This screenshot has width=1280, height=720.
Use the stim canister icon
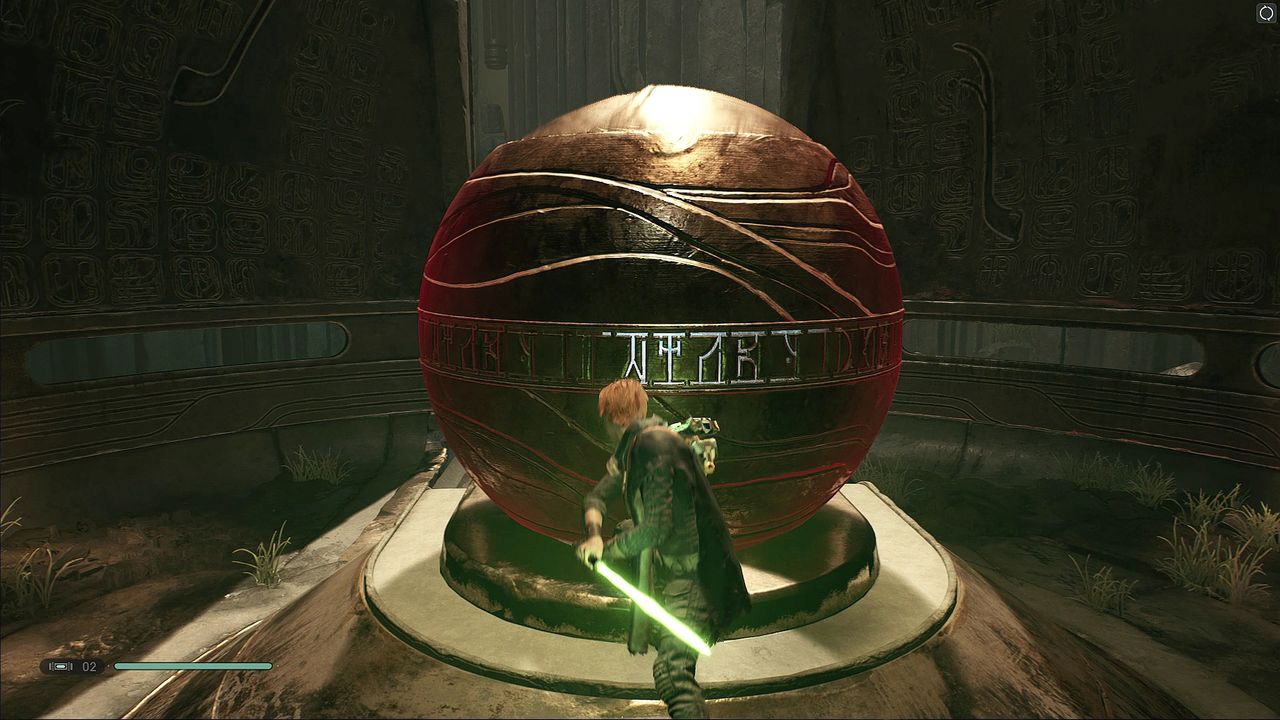pyautogui.click(x=62, y=666)
